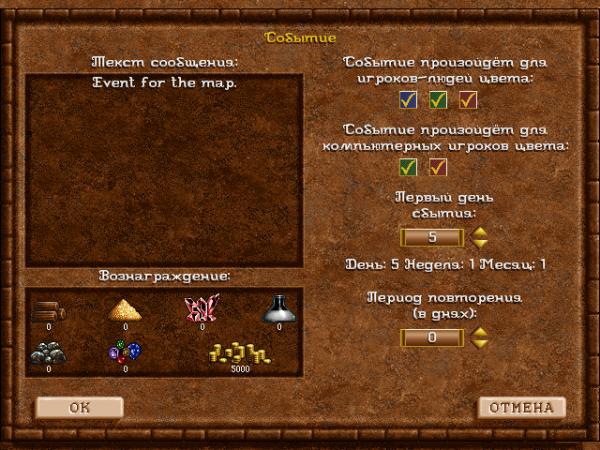Toggle red human player checkbox
Image resolution: width=600 pixels, height=450 pixels.
pyautogui.click(x=468, y=99)
